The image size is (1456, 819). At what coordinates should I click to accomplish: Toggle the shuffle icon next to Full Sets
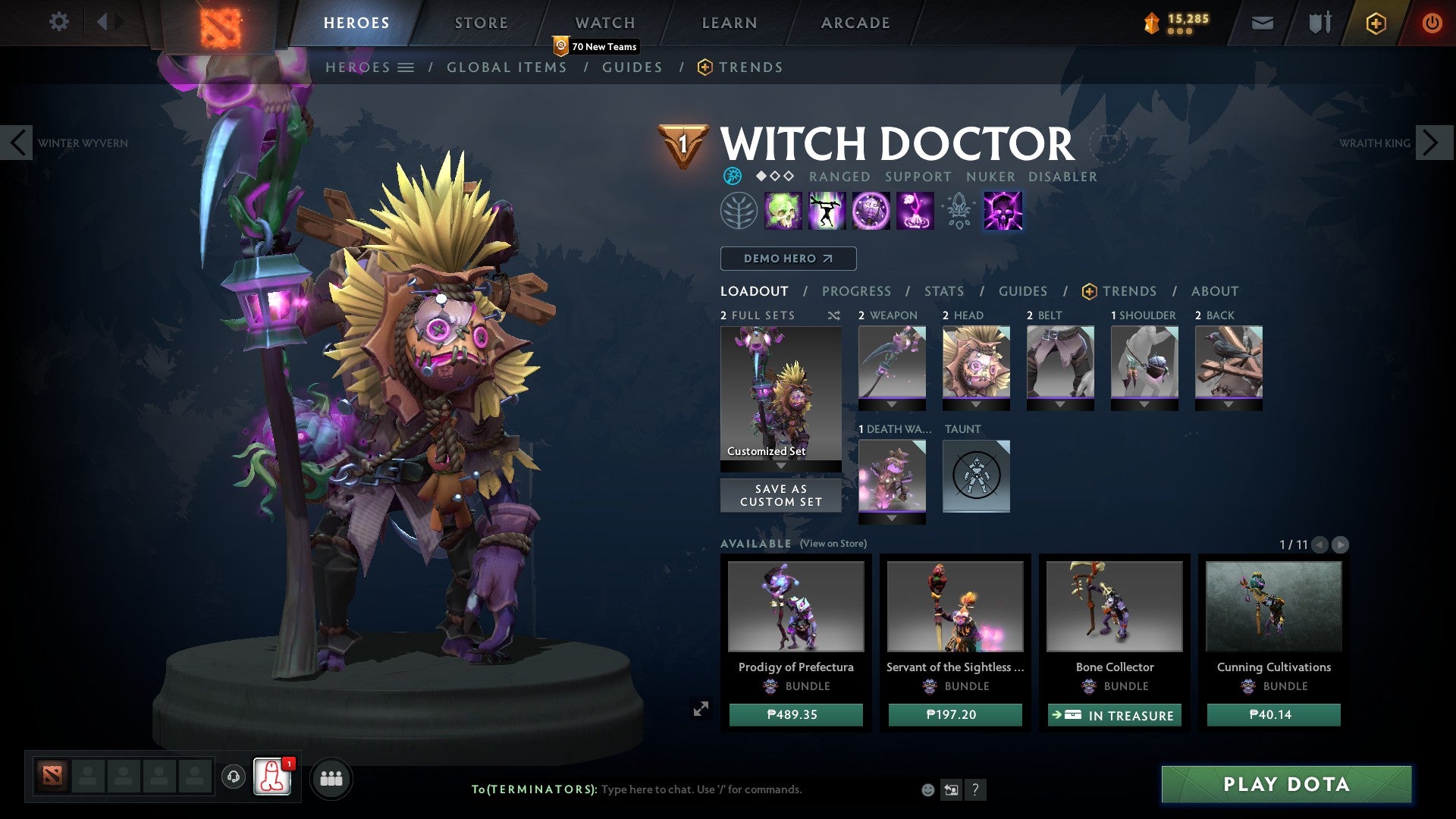click(x=833, y=315)
